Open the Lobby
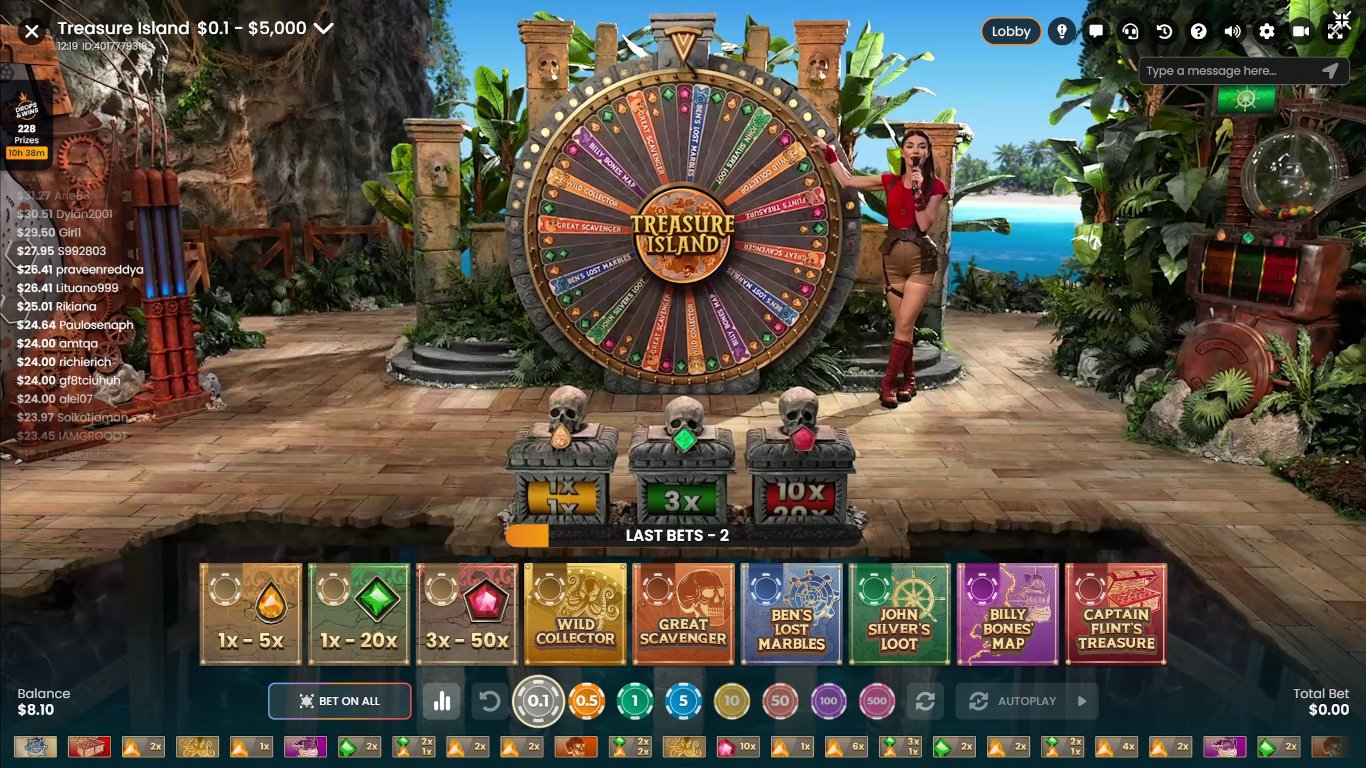 1011,31
